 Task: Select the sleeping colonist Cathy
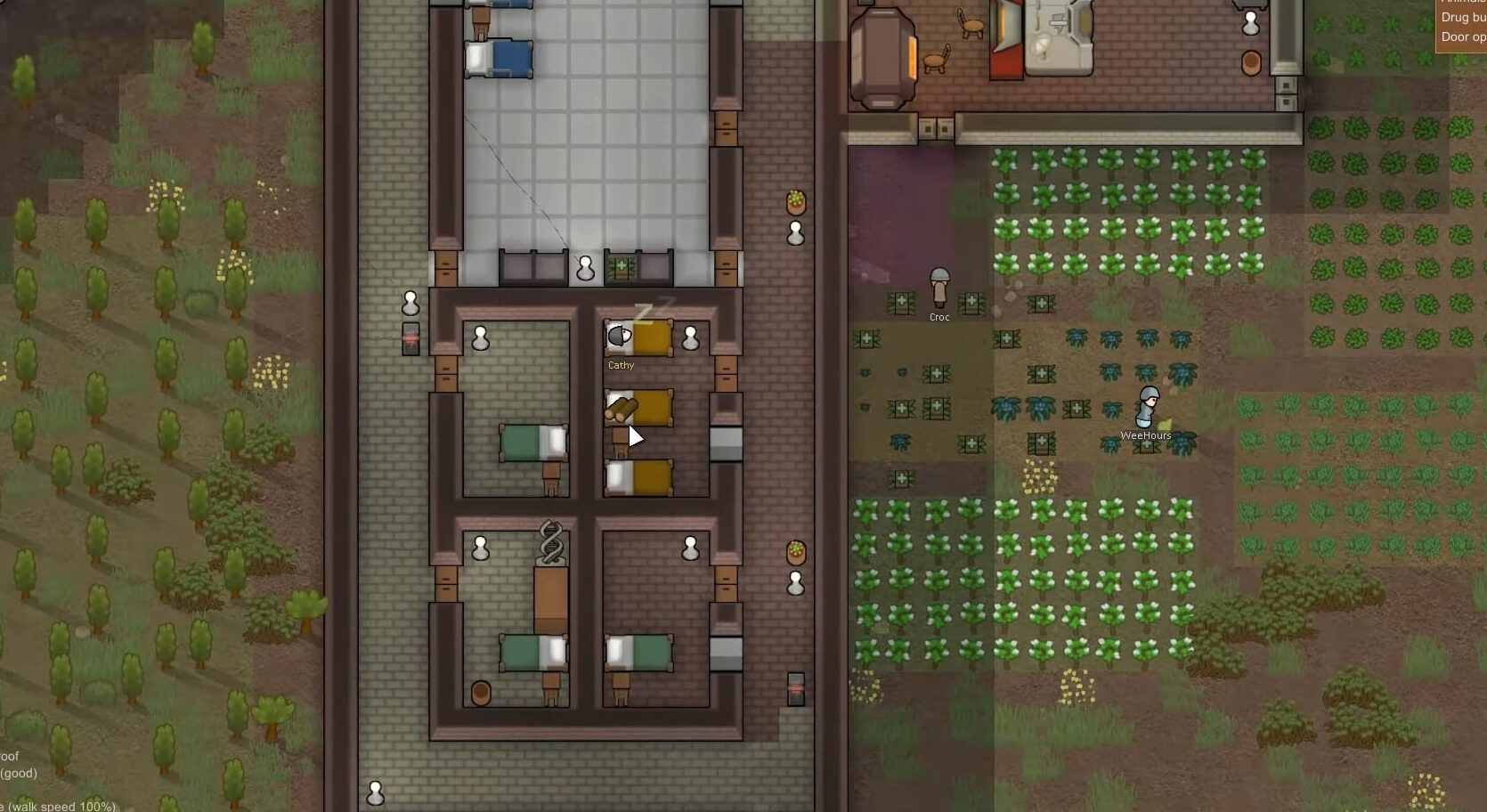click(x=621, y=337)
